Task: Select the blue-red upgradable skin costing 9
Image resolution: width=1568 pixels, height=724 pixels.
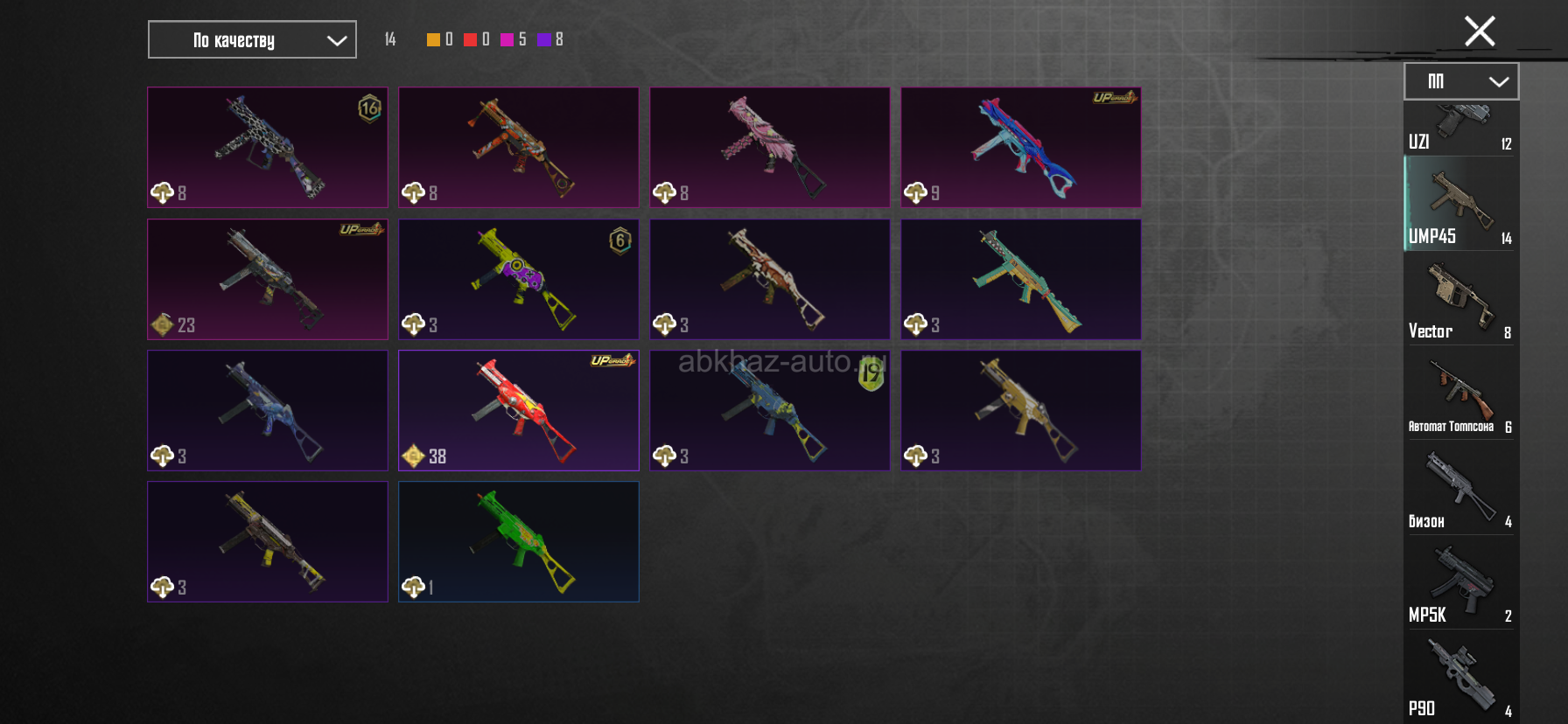Action: [1021, 147]
